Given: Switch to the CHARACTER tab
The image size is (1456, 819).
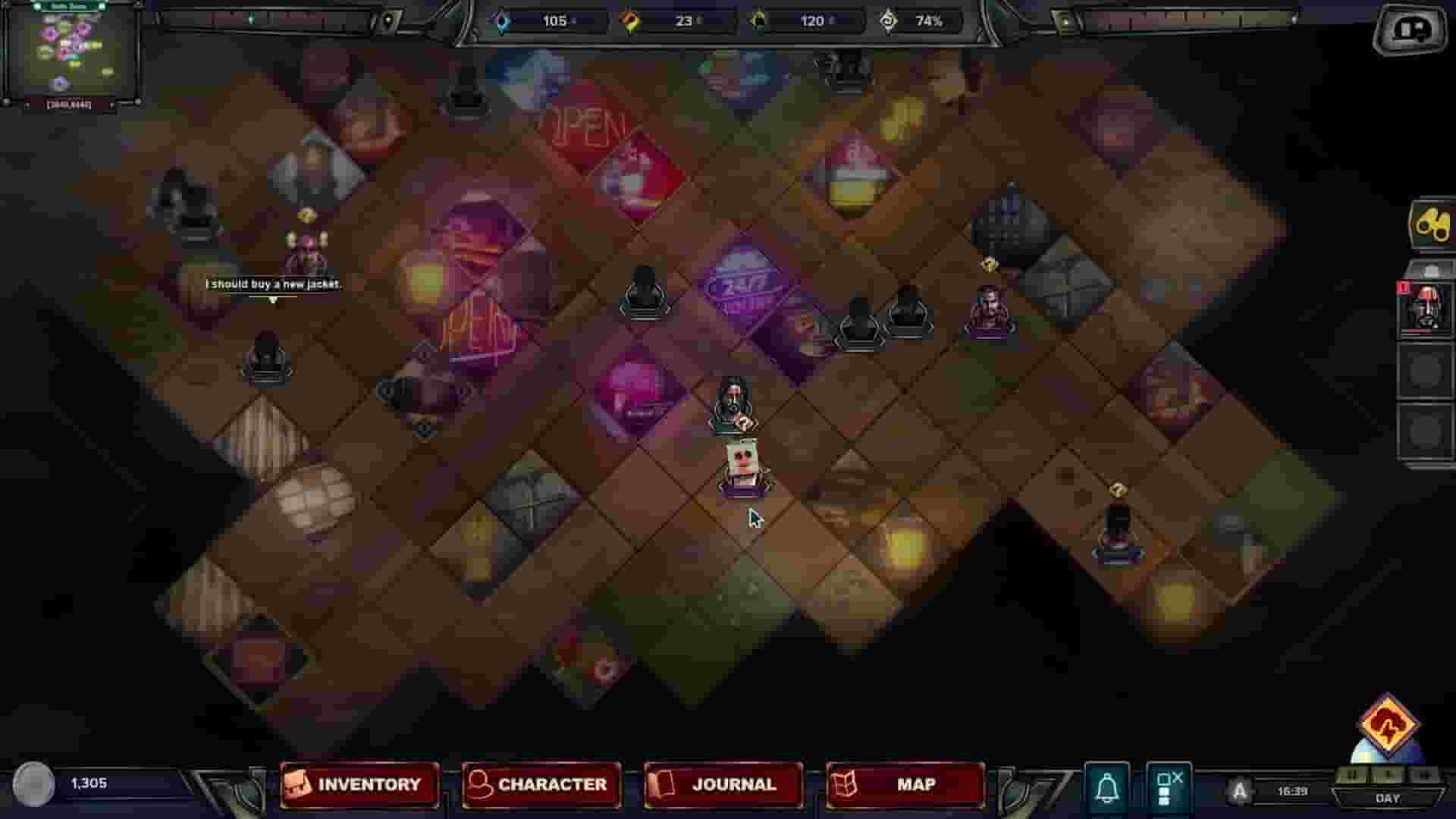Looking at the screenshot, I should pos(539,785).
